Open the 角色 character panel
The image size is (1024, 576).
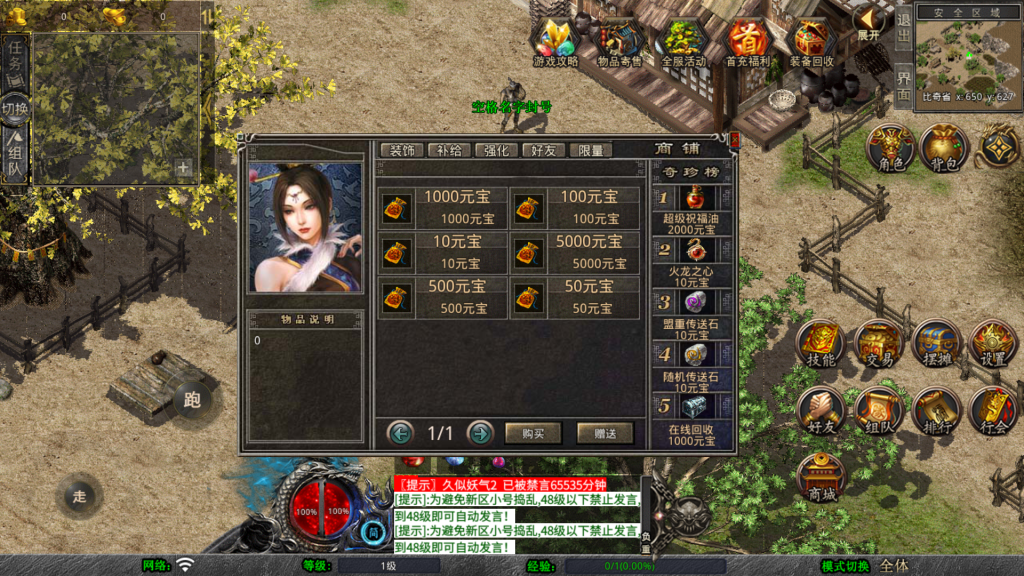point(890,148)
